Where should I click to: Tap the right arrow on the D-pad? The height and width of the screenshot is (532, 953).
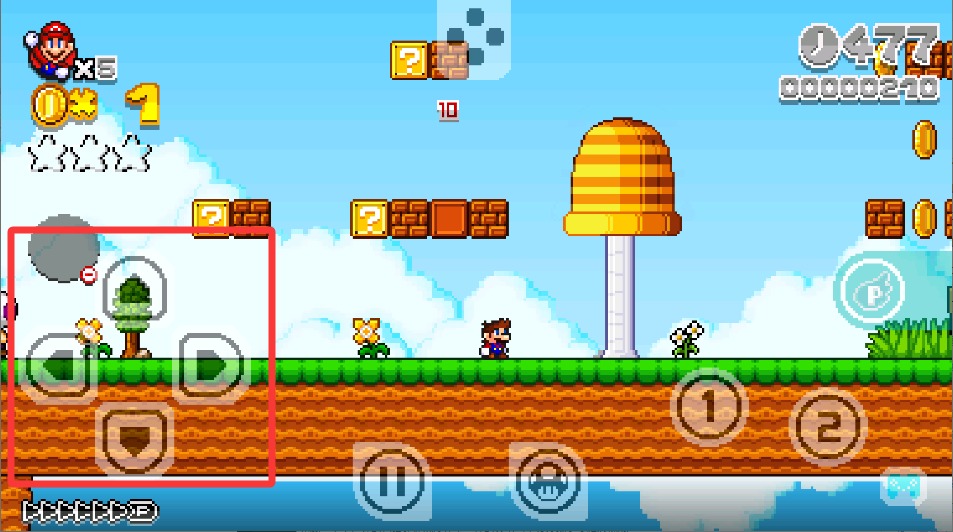click(211, 366)
